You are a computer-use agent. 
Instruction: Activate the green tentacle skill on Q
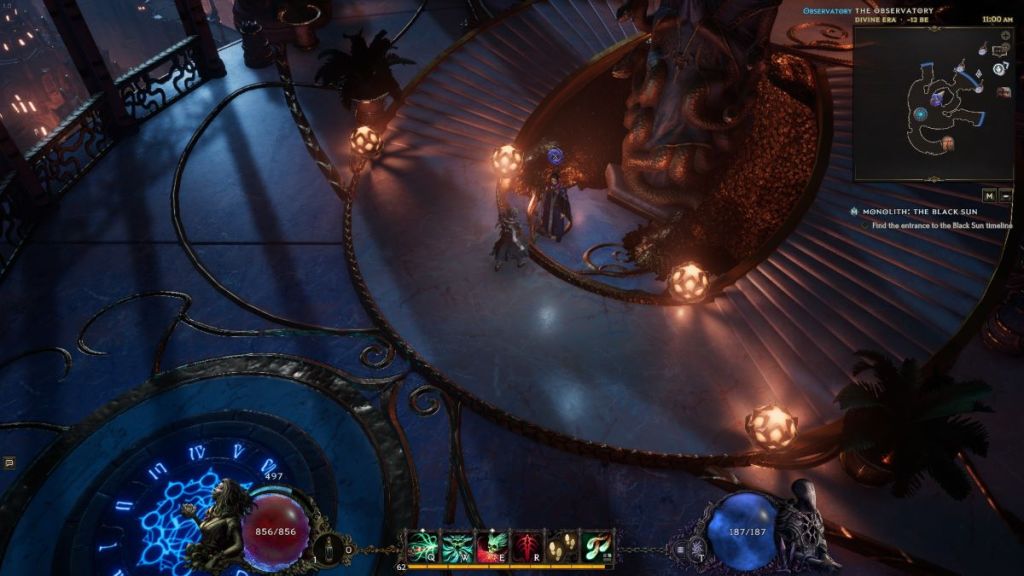421,546
